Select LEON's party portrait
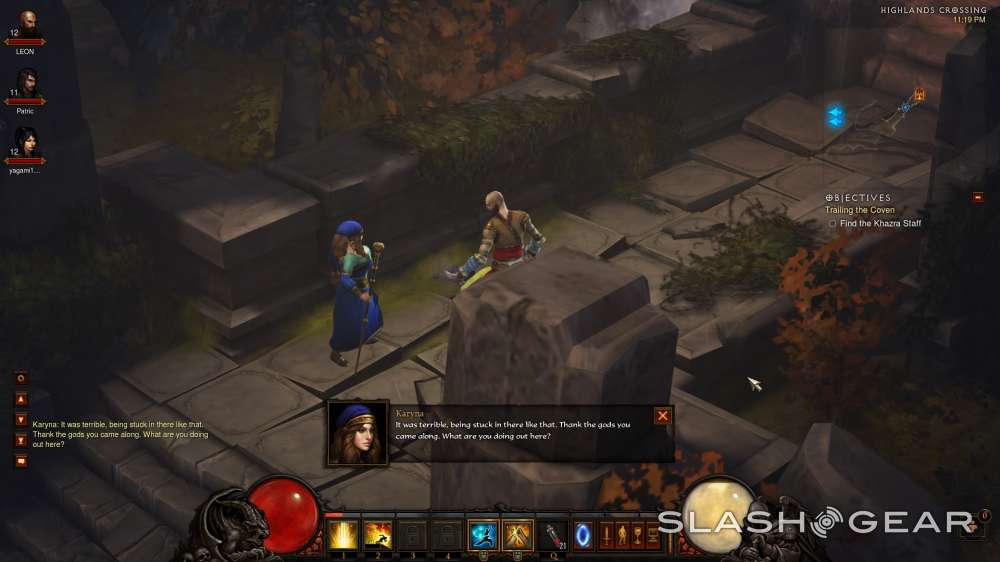 point(25,27)
